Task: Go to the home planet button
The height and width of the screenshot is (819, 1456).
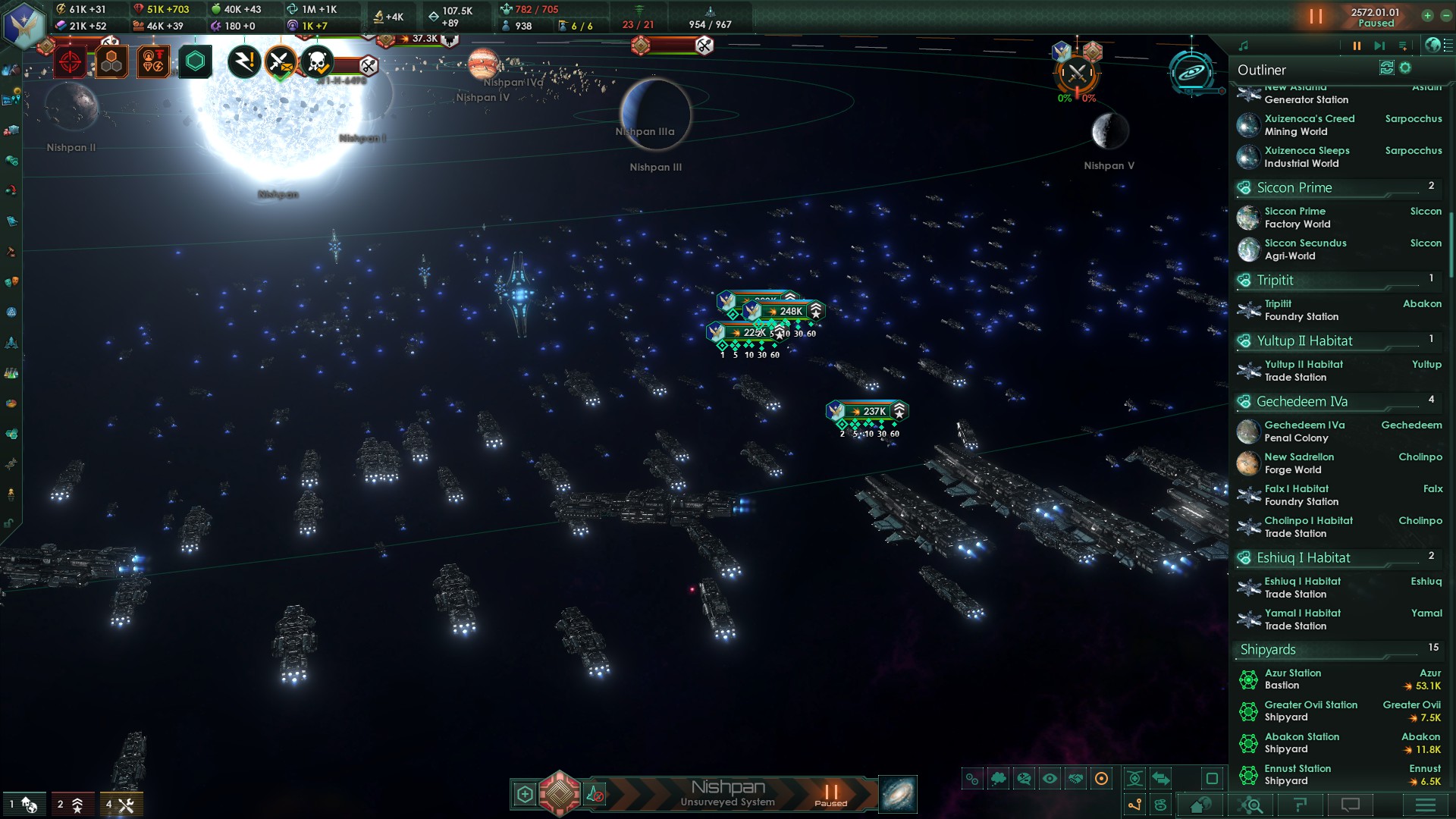Action: point(1201,805)
